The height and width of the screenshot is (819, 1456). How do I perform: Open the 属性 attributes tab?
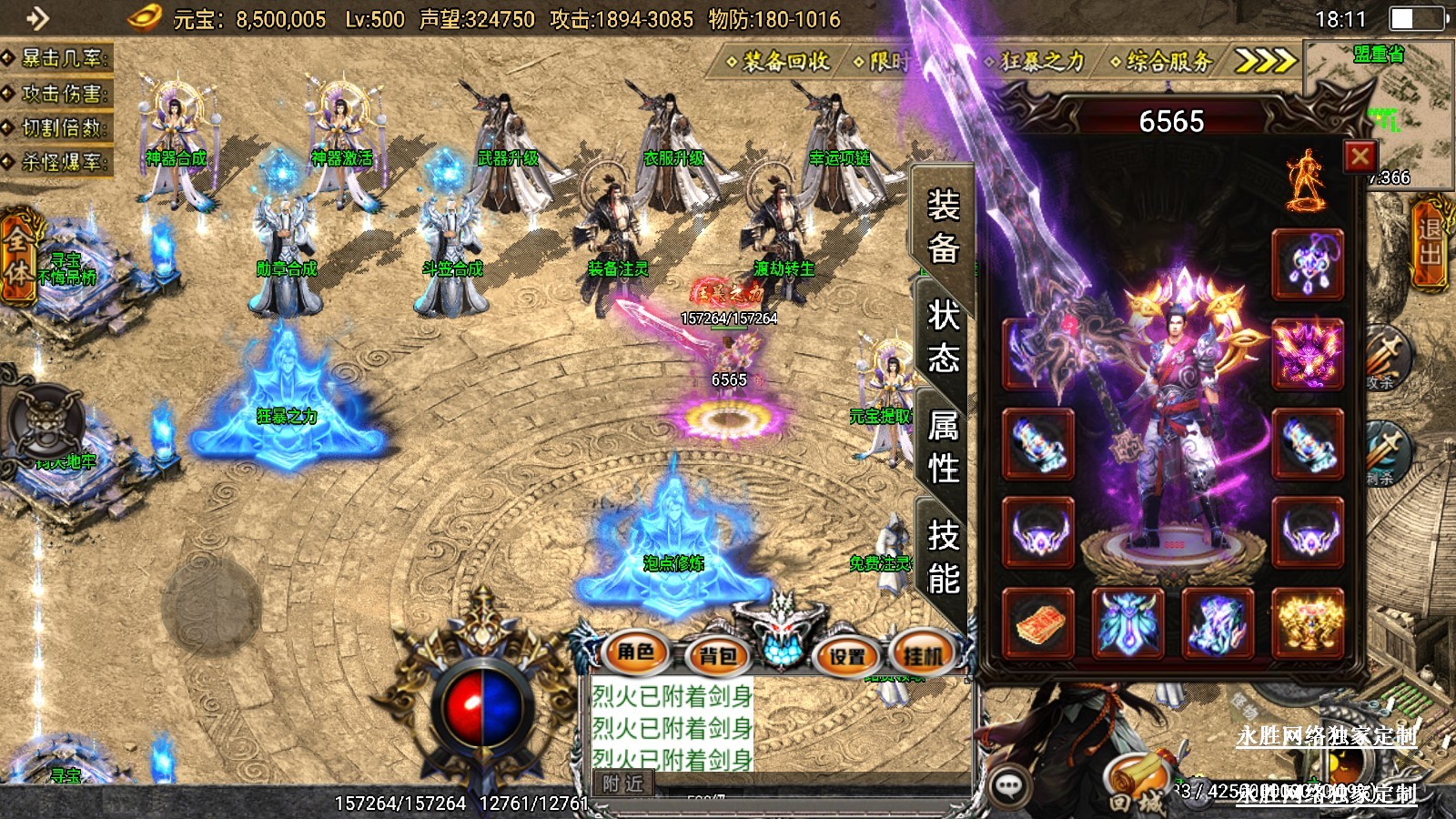point(943,446)
